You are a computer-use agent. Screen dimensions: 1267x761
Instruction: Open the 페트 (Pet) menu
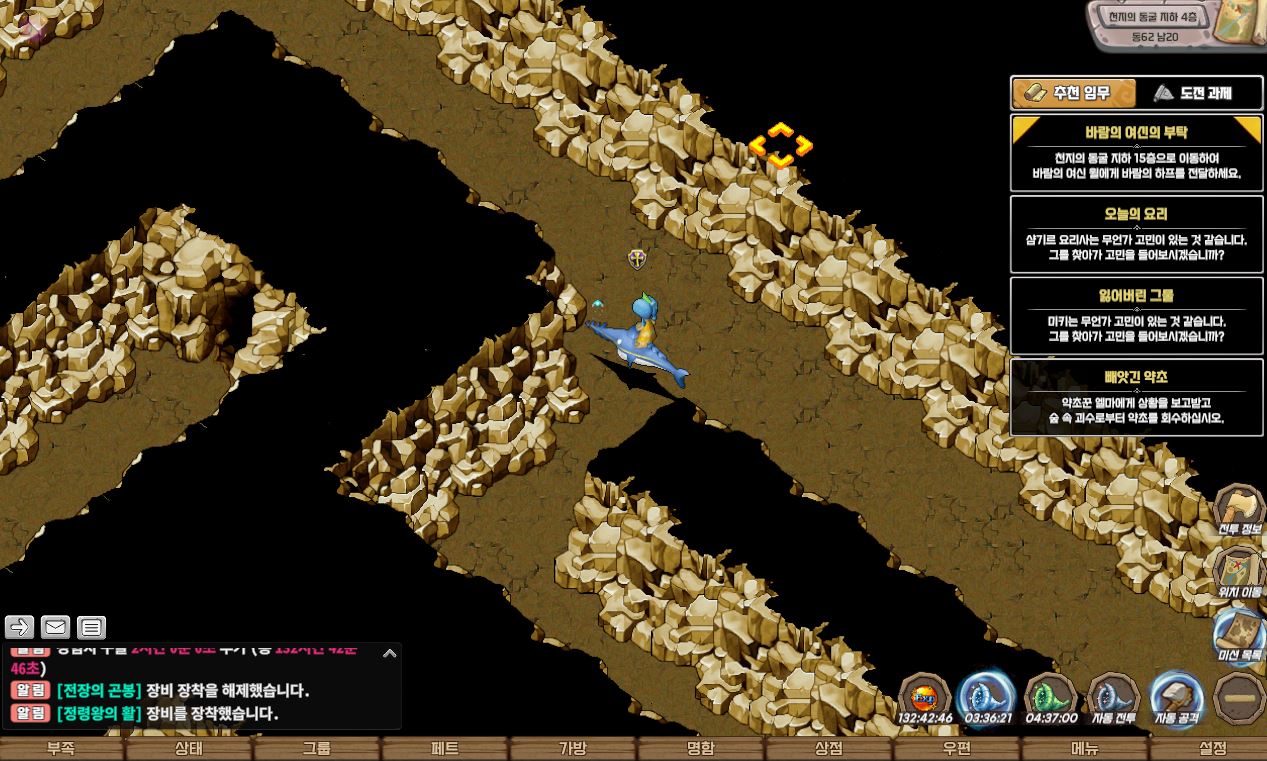(445, 749)
